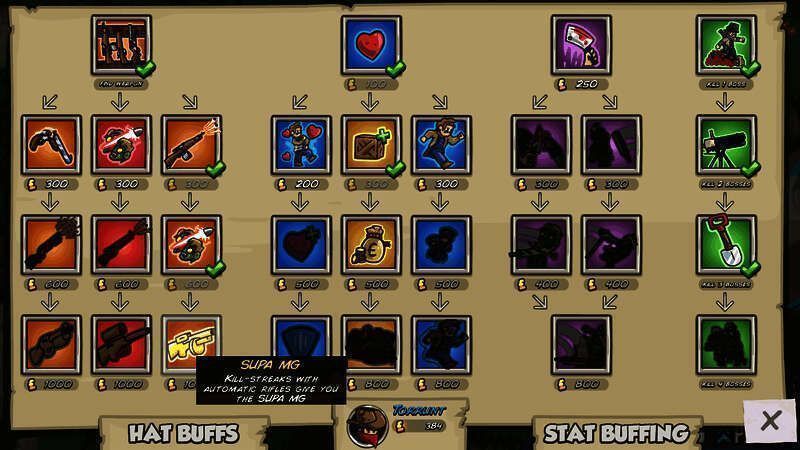Screen dimensions: 800x450
Task: Select the green shovel upgrade
Action: [726, 244]
